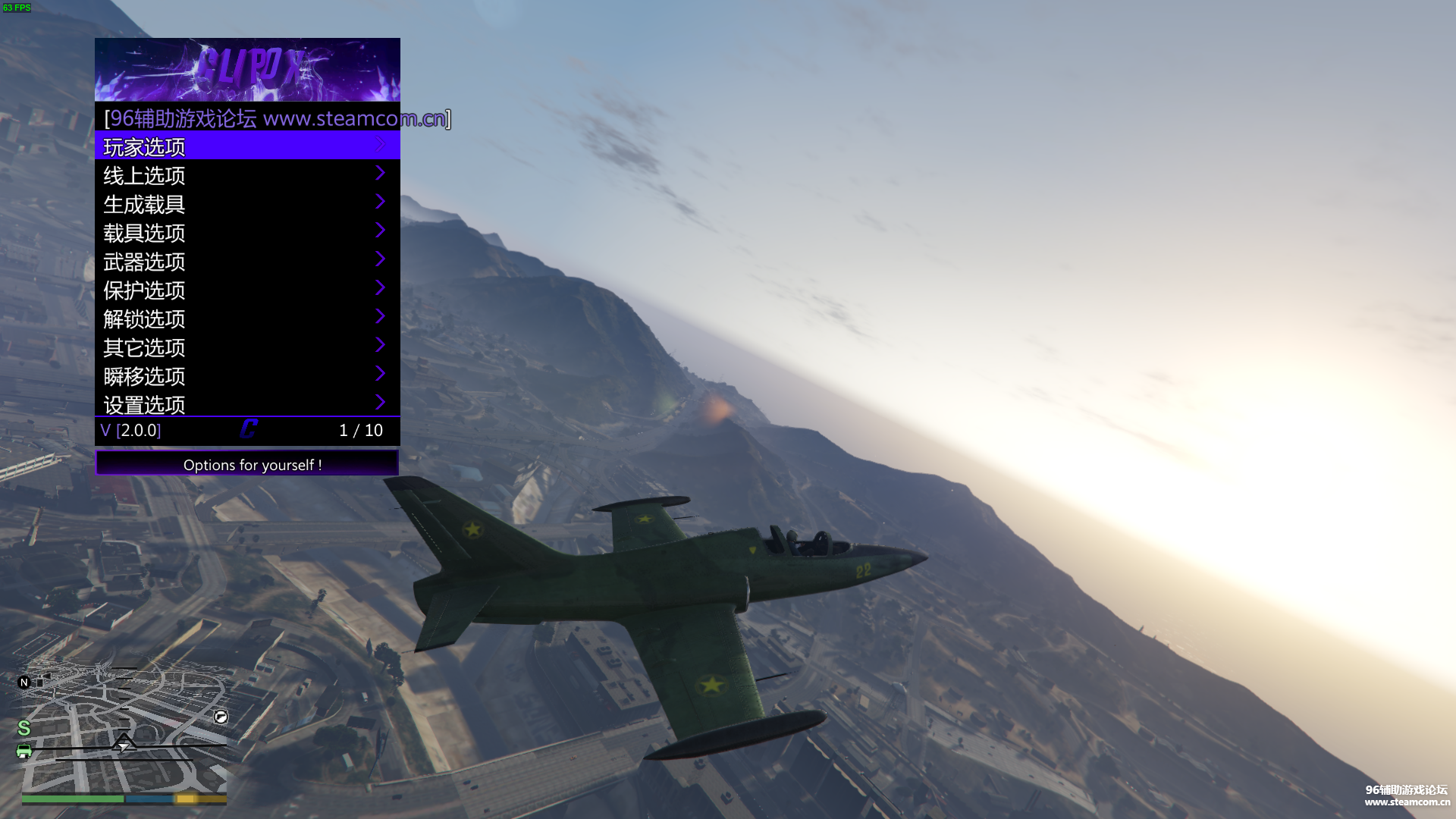Choose the 载具选项 vehicle options entry
The height and width of the screenshot is (819, 1456).
coord(247,233)
